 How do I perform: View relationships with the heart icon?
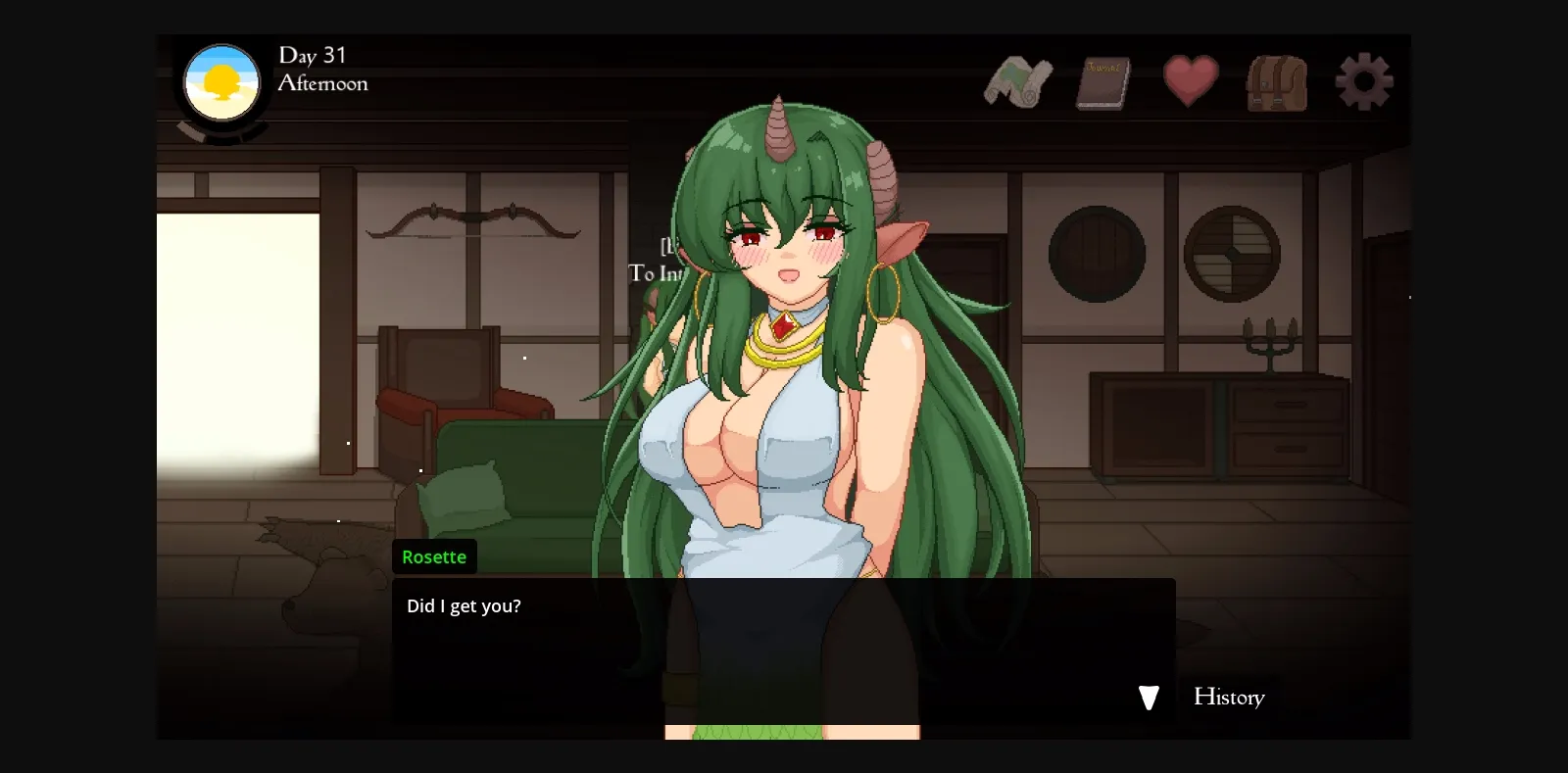[x=1190, y=81]
